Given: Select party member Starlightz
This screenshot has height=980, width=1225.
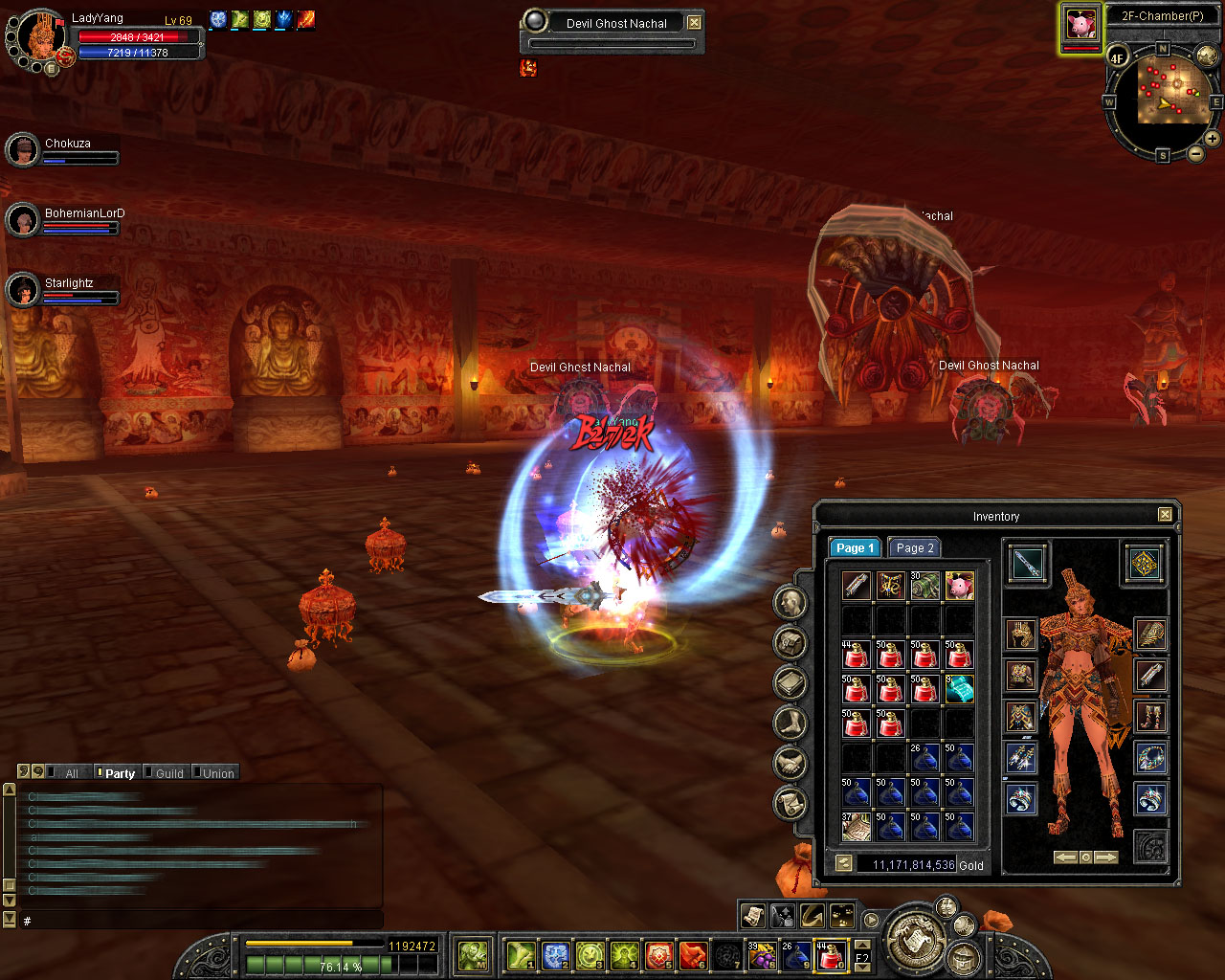Looking at the screenshot, I should coord(69,283).
